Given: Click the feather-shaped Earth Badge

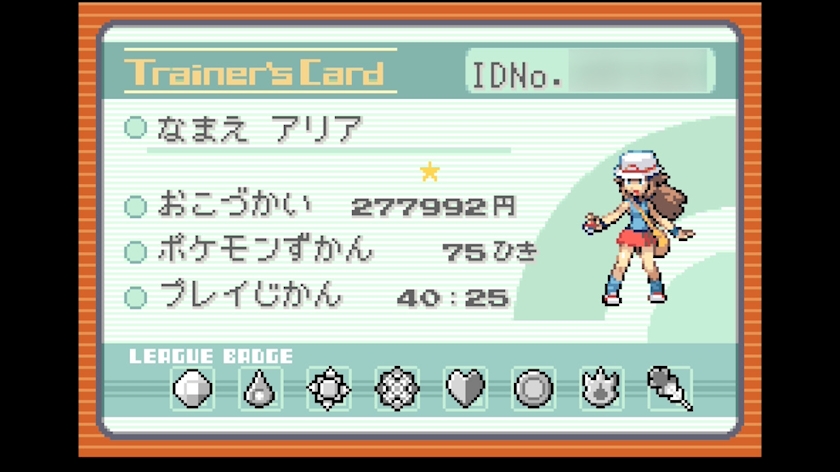Looking at the screenshot, I should point(669,388).
